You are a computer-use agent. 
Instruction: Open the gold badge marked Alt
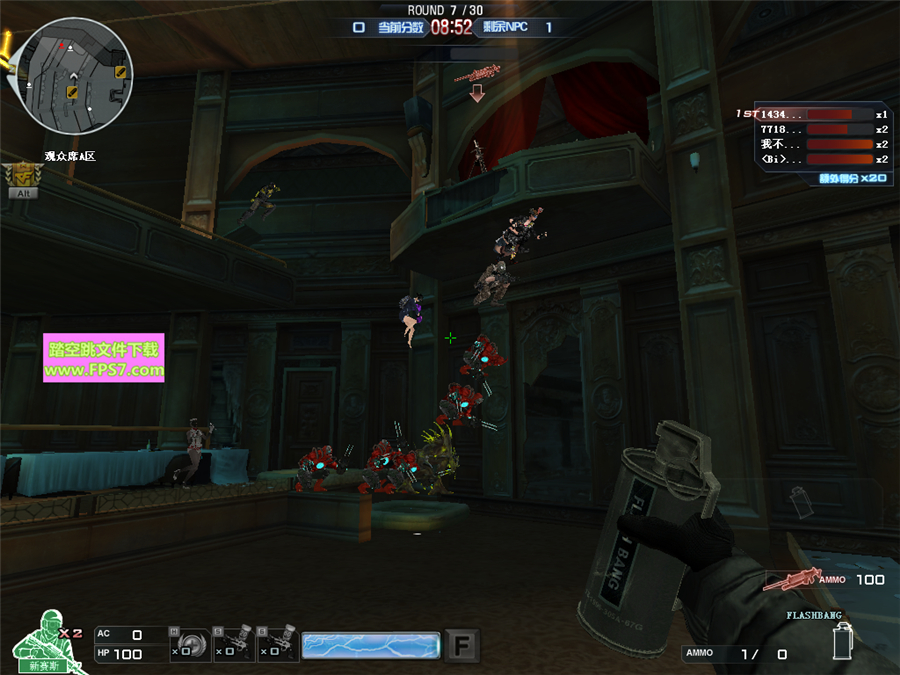(22, 178)
